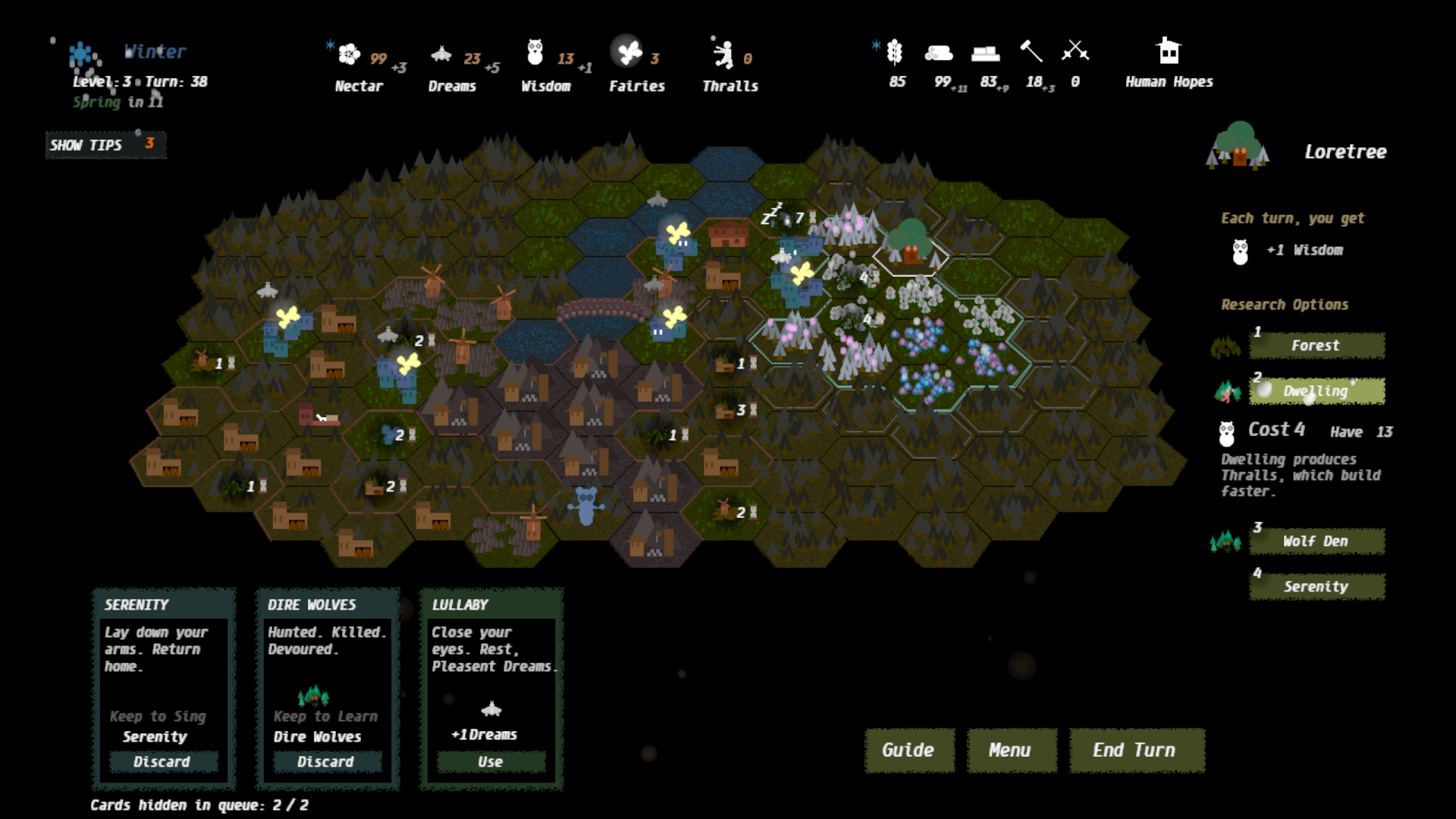End the current turn
Viewport: 1456px width, 819px height.
1136,750
